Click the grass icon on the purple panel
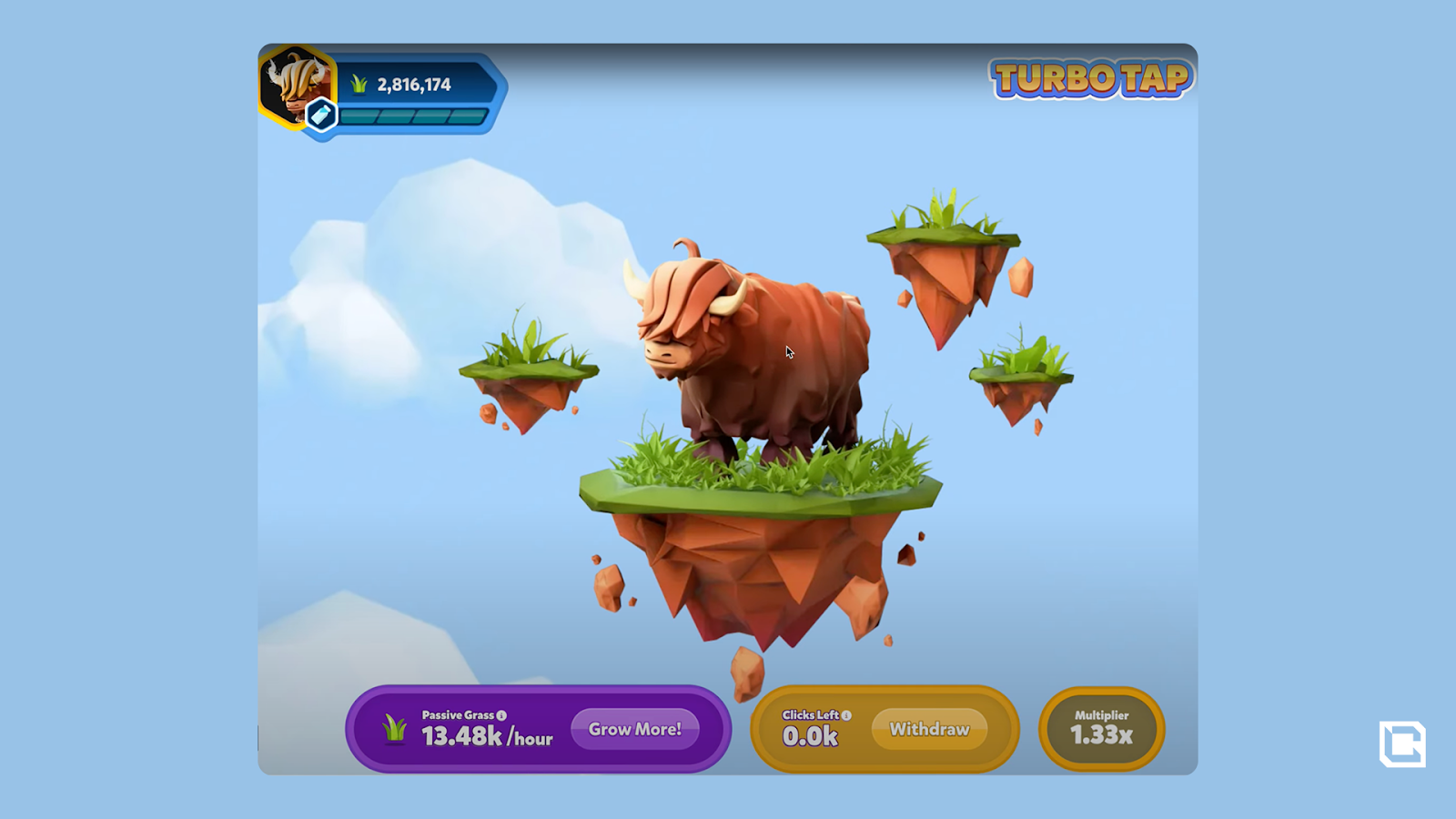 pos(393,728)
